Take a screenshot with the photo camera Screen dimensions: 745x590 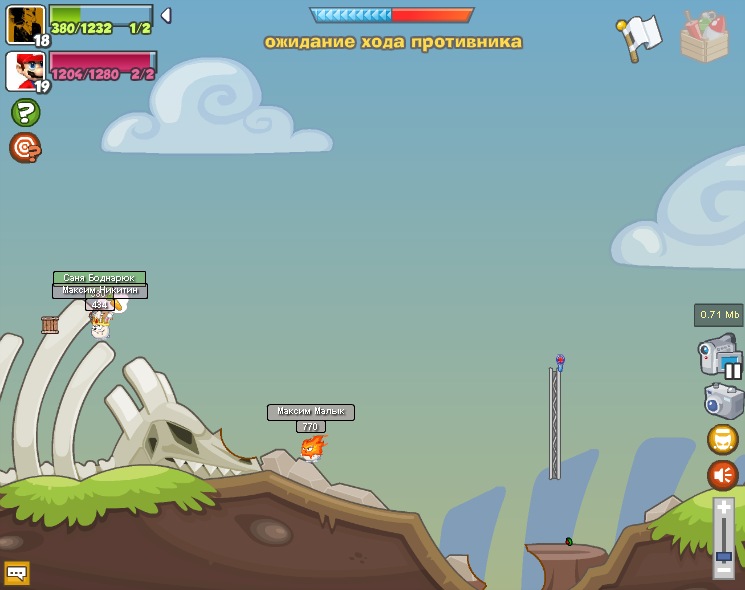723,401
